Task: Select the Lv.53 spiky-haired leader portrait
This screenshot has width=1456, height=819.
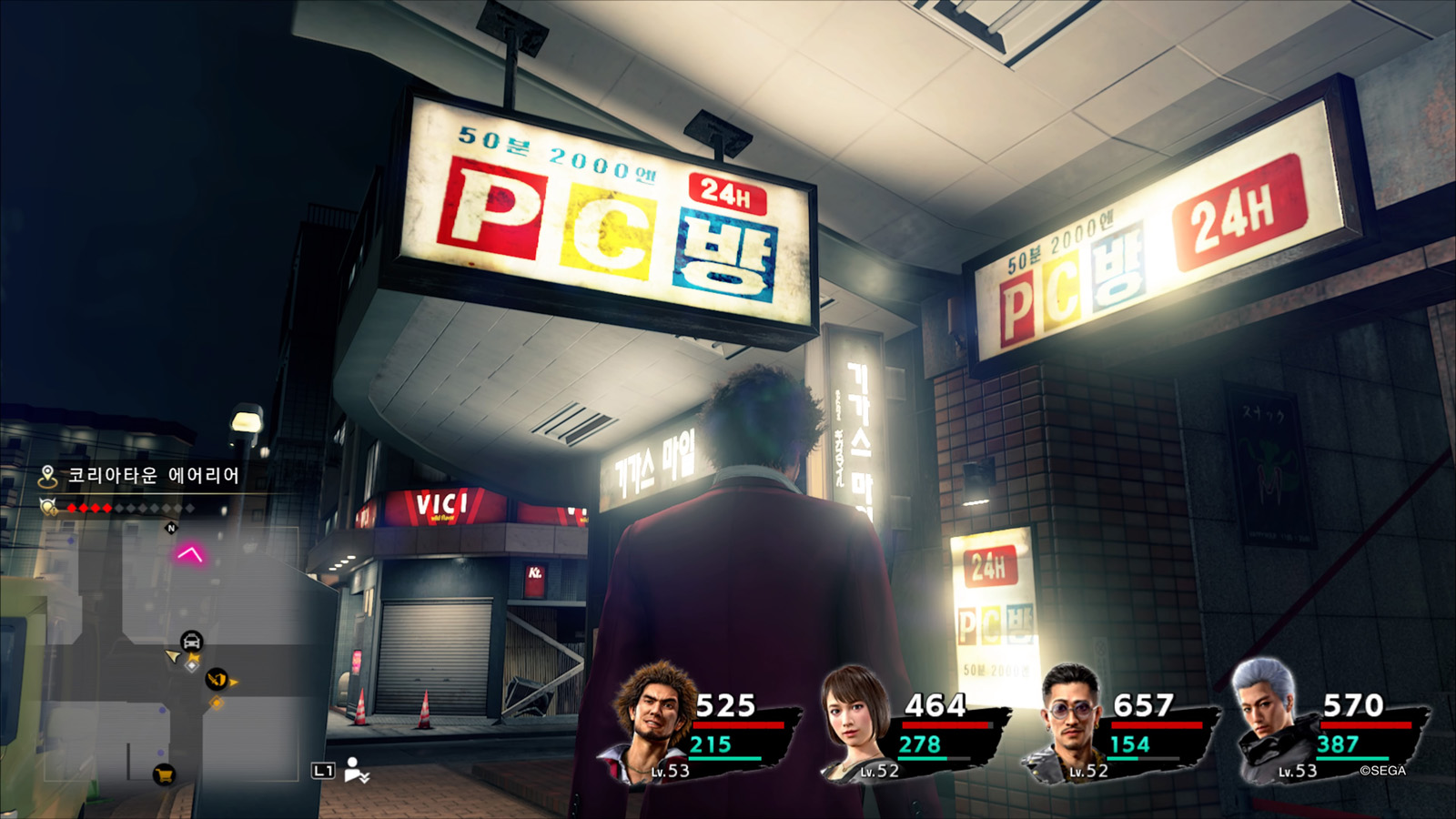Action: 655,719
